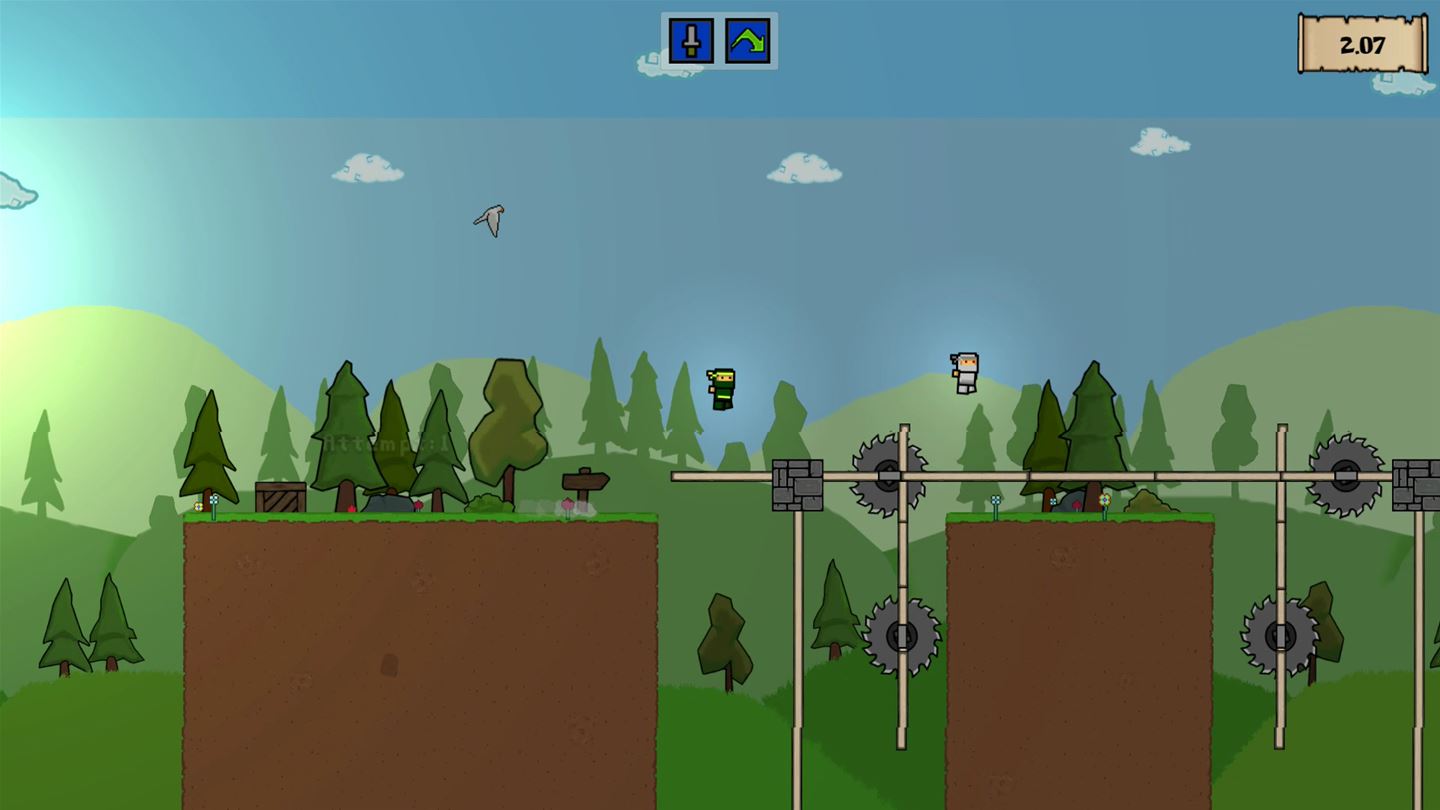Click the flower on the middle platform edge
This screenshot has height=810, width=1440.
point(995,500)
